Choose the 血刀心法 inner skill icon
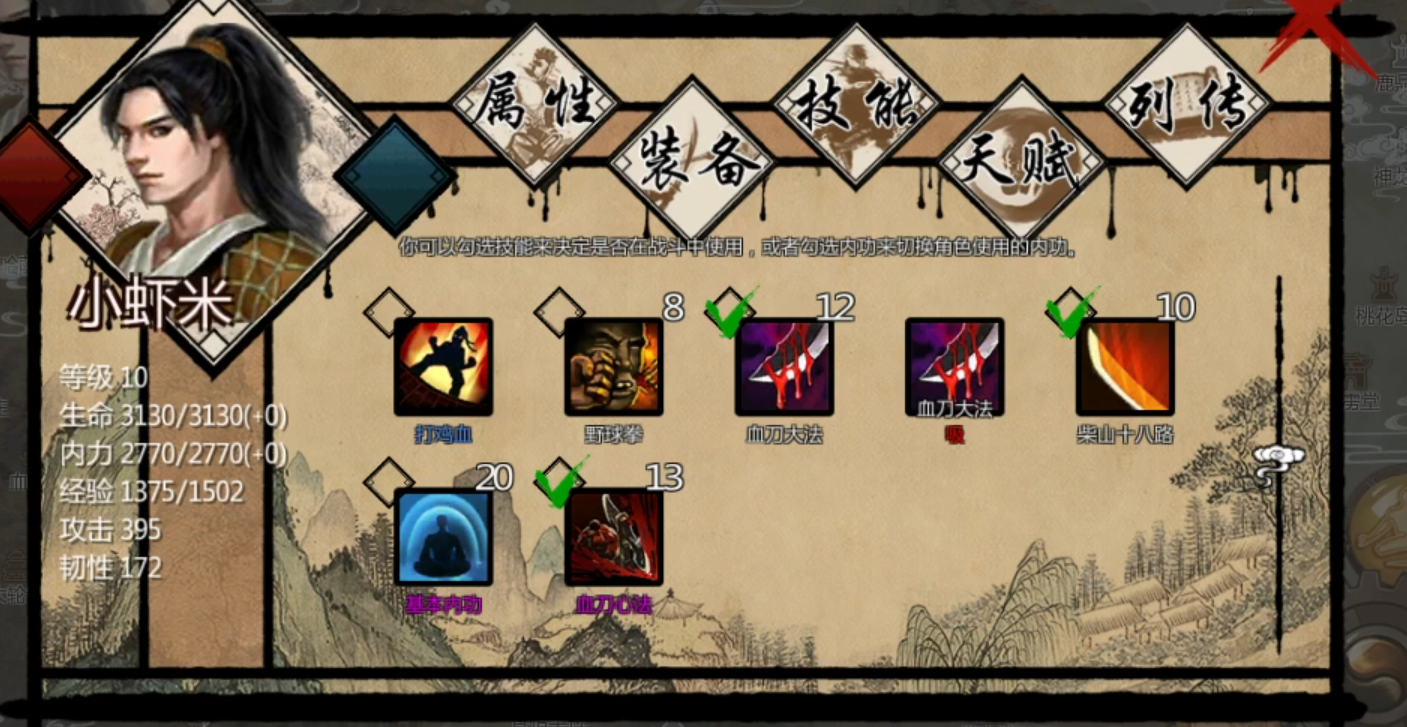Screen dimensions: 1407x727 pos(613,536)
